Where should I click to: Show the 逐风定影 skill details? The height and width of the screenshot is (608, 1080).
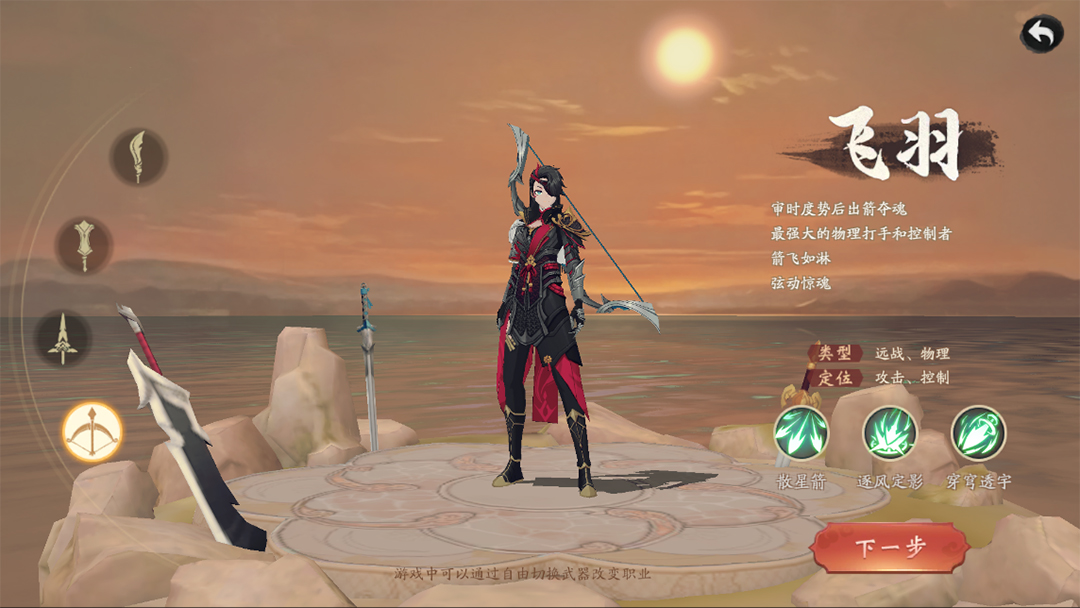(890, 433)
